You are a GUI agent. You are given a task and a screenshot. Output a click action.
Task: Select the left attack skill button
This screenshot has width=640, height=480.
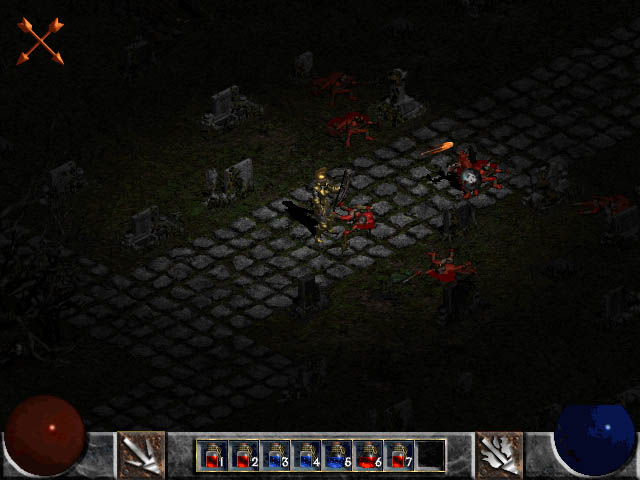click(x=141, y=454)
